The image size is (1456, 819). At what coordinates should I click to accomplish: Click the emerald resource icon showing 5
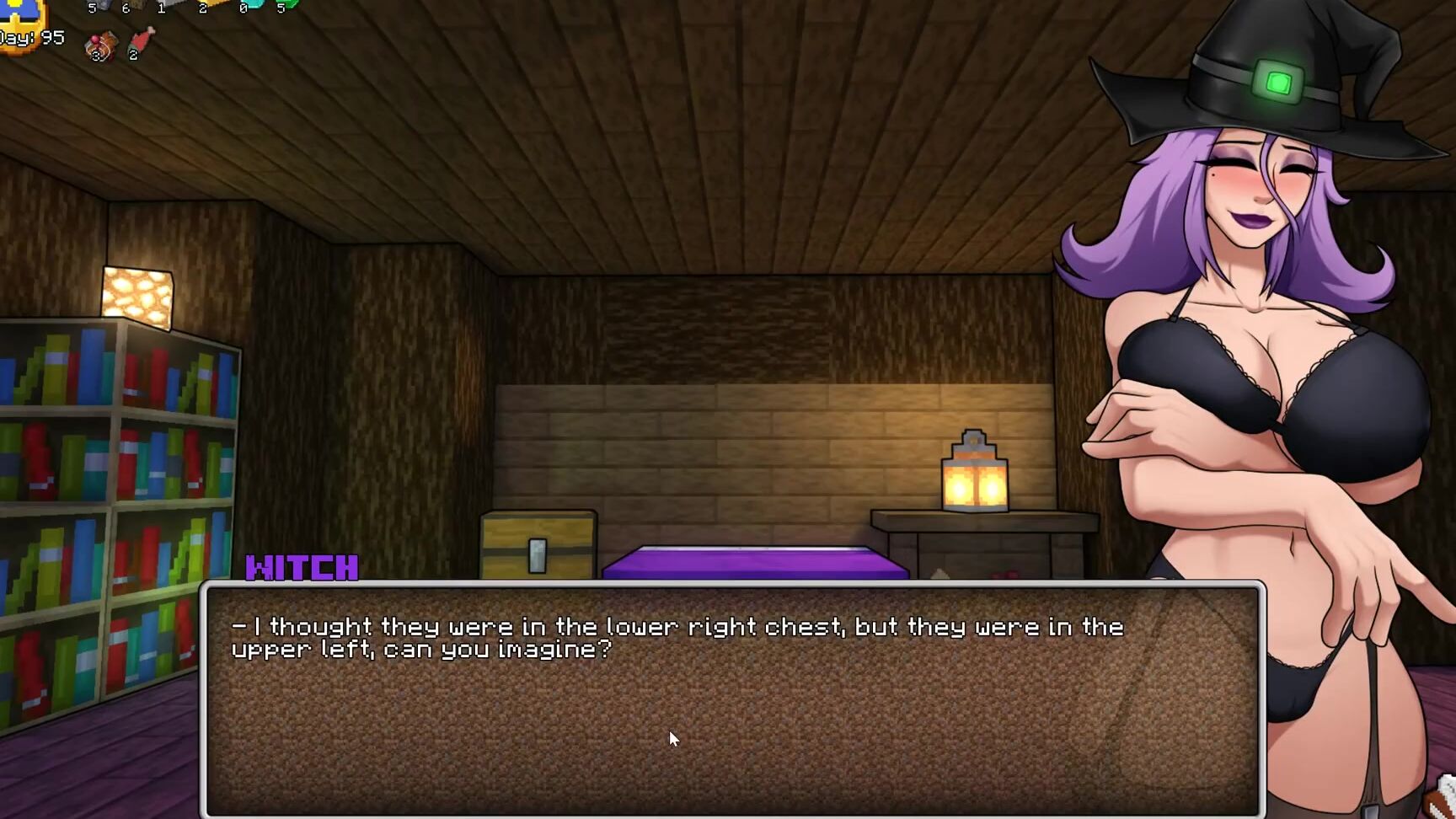click(x=291, y=5)
